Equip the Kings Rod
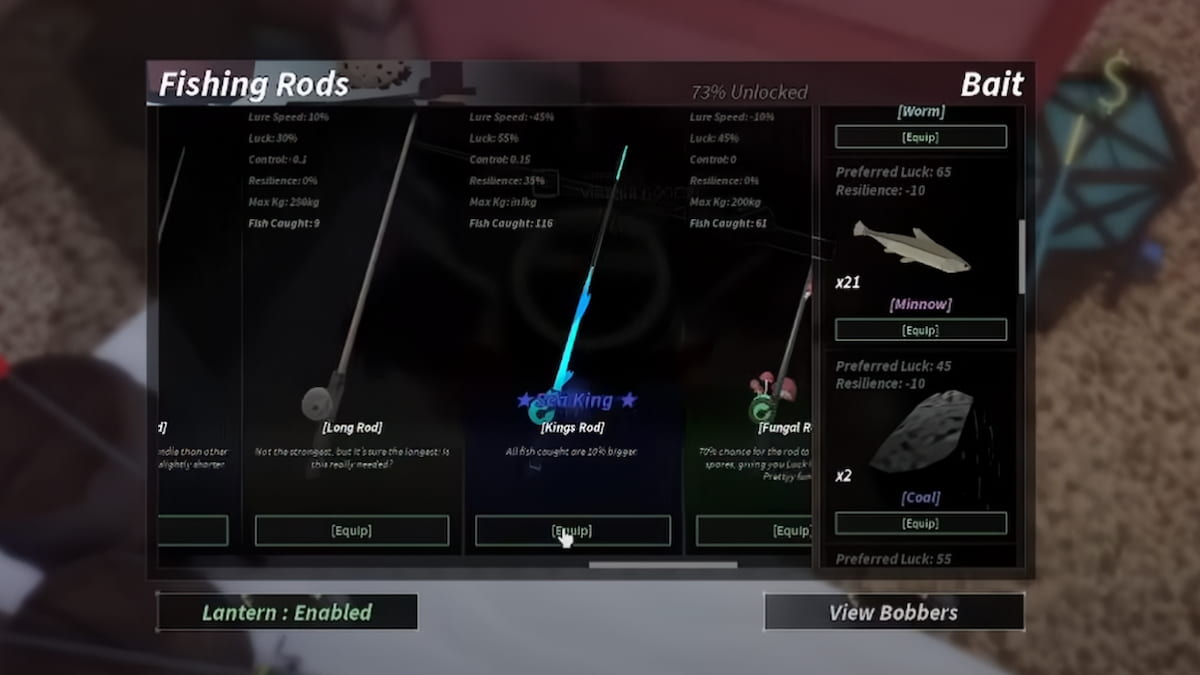1200x675 pixels. (x=572, y=531)
